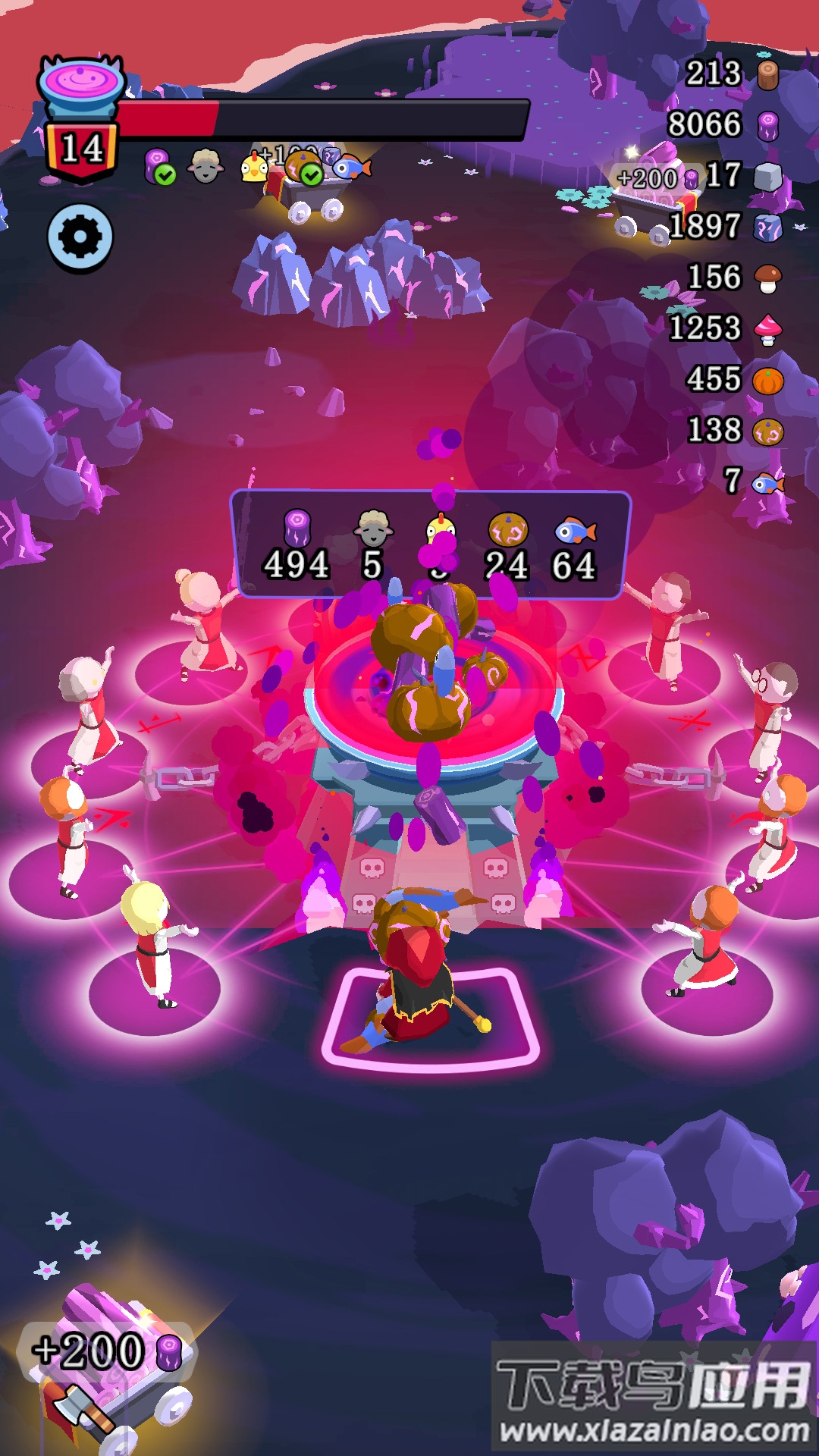
Task: Open the settings gear menu
Action: 80,238
